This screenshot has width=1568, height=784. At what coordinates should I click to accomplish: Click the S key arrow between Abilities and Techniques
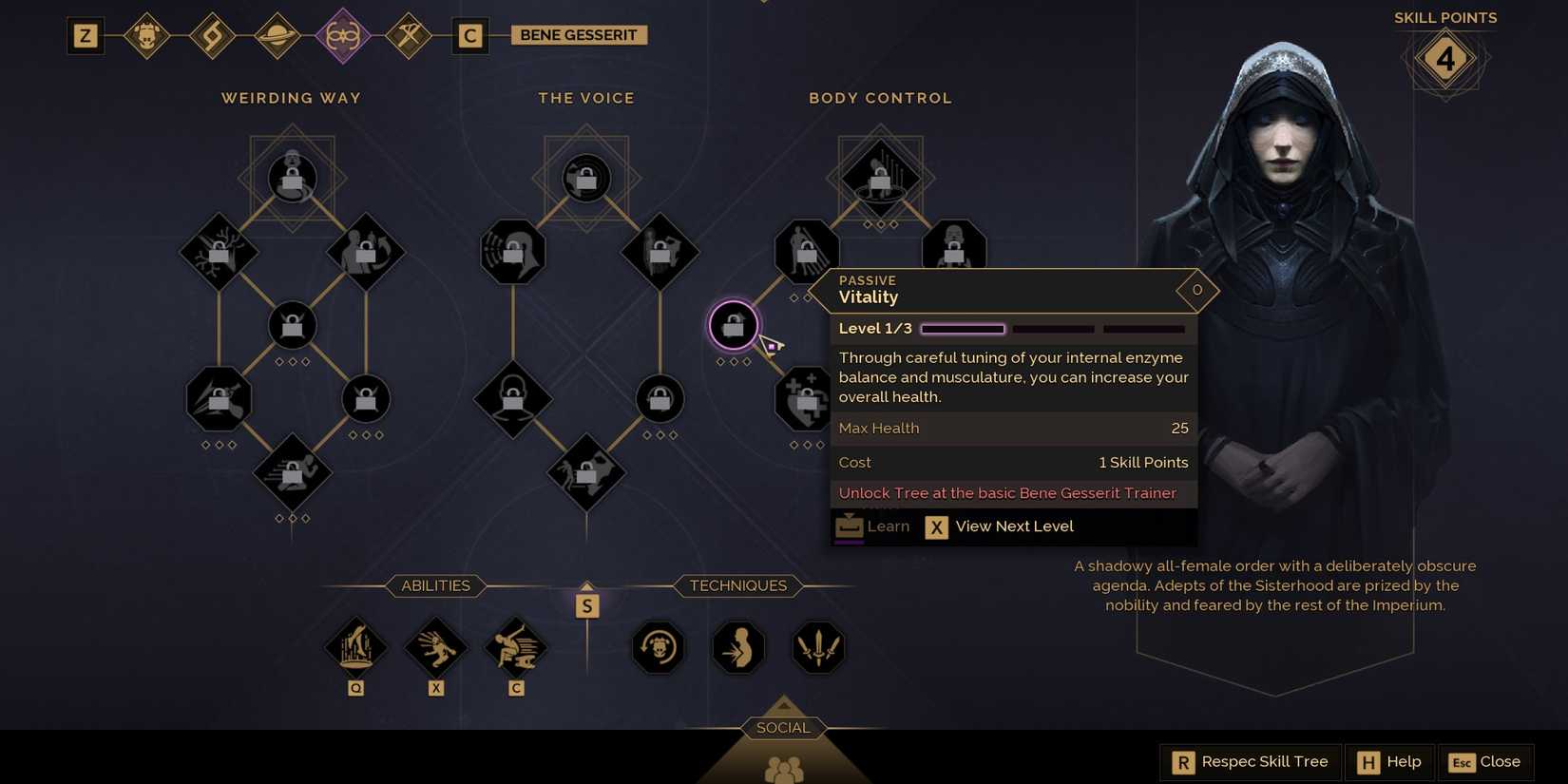pyautogui.click(x=587, y=603)
